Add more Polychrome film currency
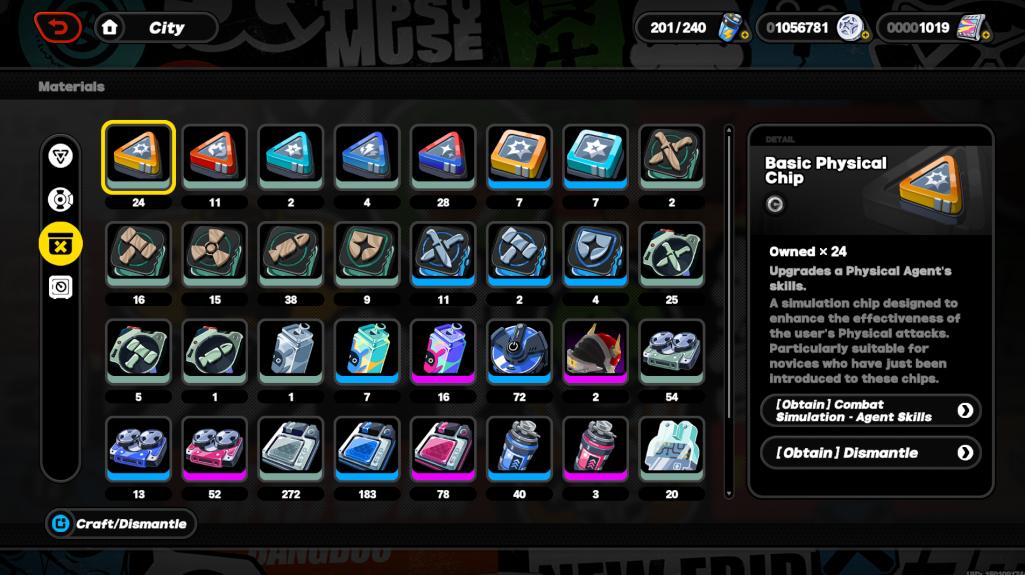This screenshot has width=1025, height=575. click(985, 37)
